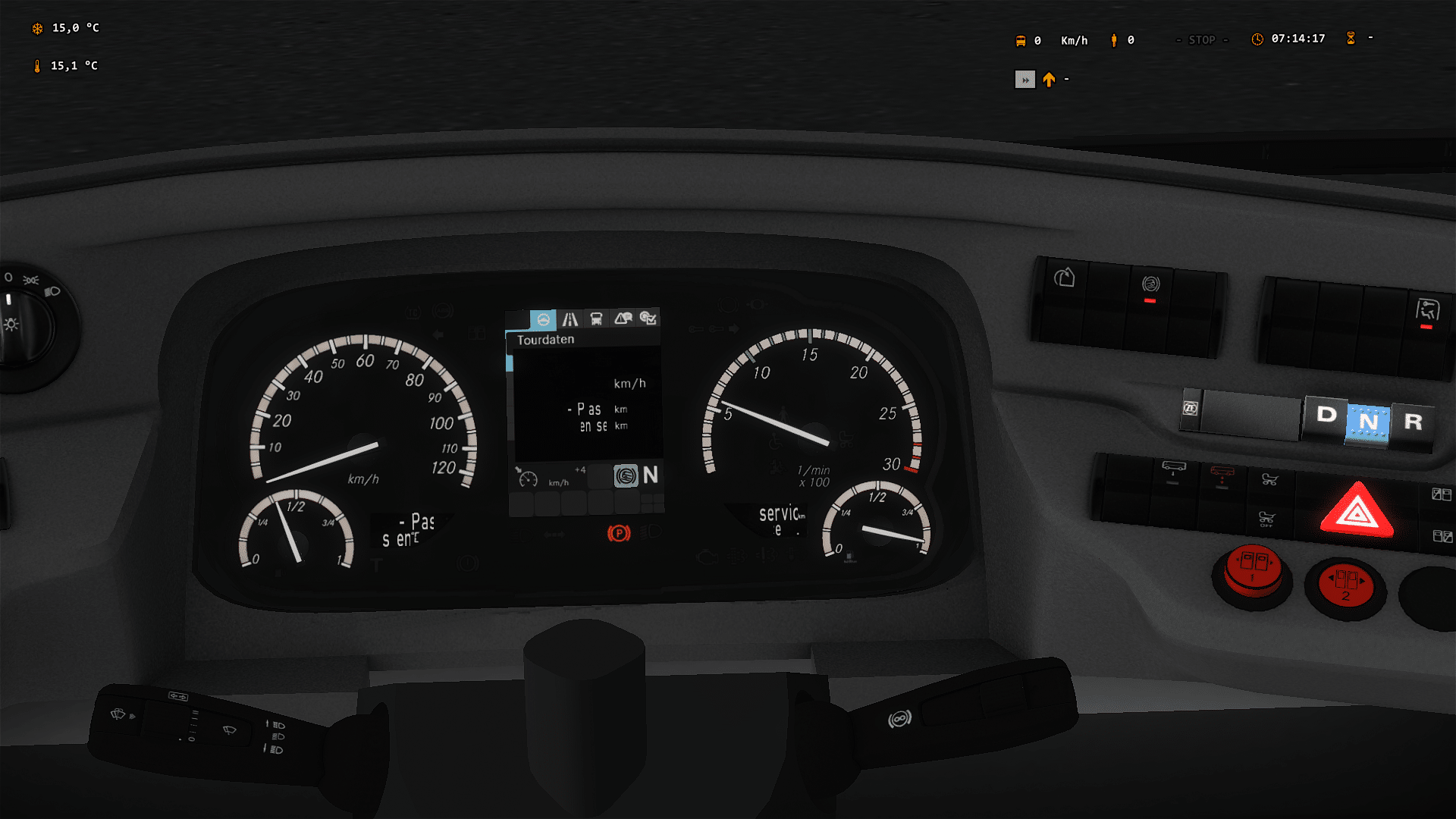
Task: Toggle the driver seat key switch
Action: 1427,312
